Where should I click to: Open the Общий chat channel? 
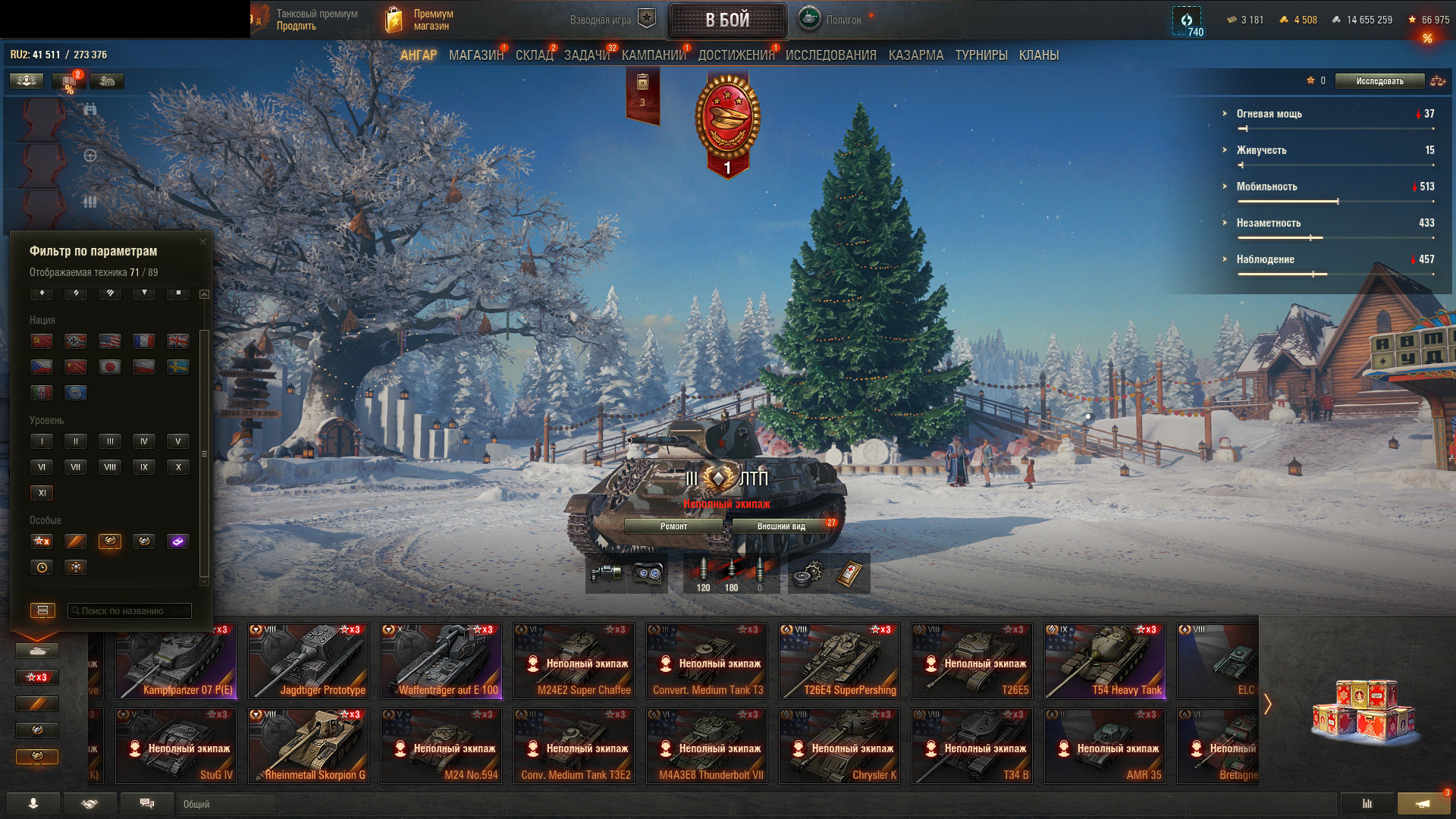[x=227, y=804]
